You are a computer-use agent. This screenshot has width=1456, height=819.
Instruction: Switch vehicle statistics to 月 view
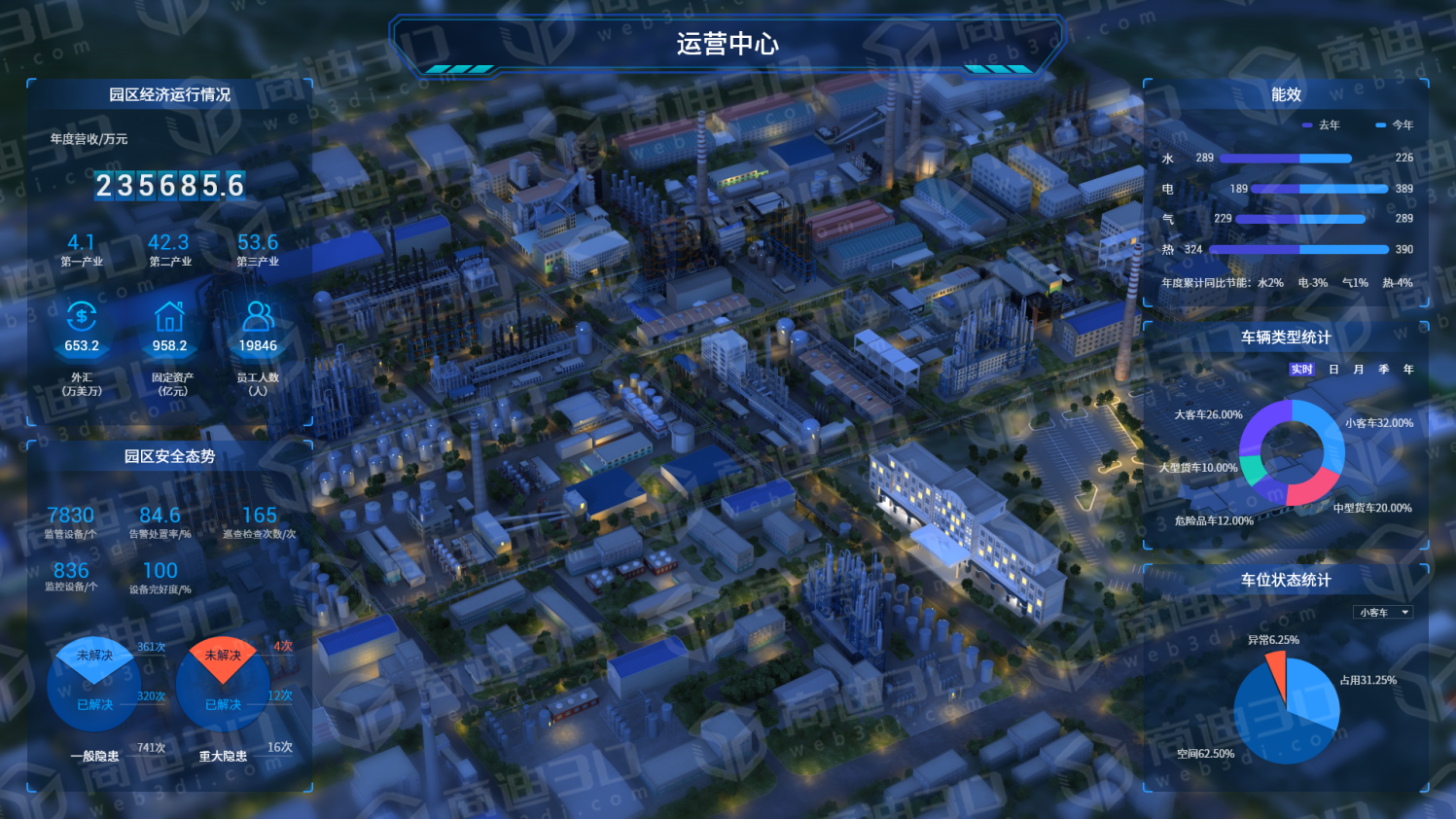pos(1359,370)
